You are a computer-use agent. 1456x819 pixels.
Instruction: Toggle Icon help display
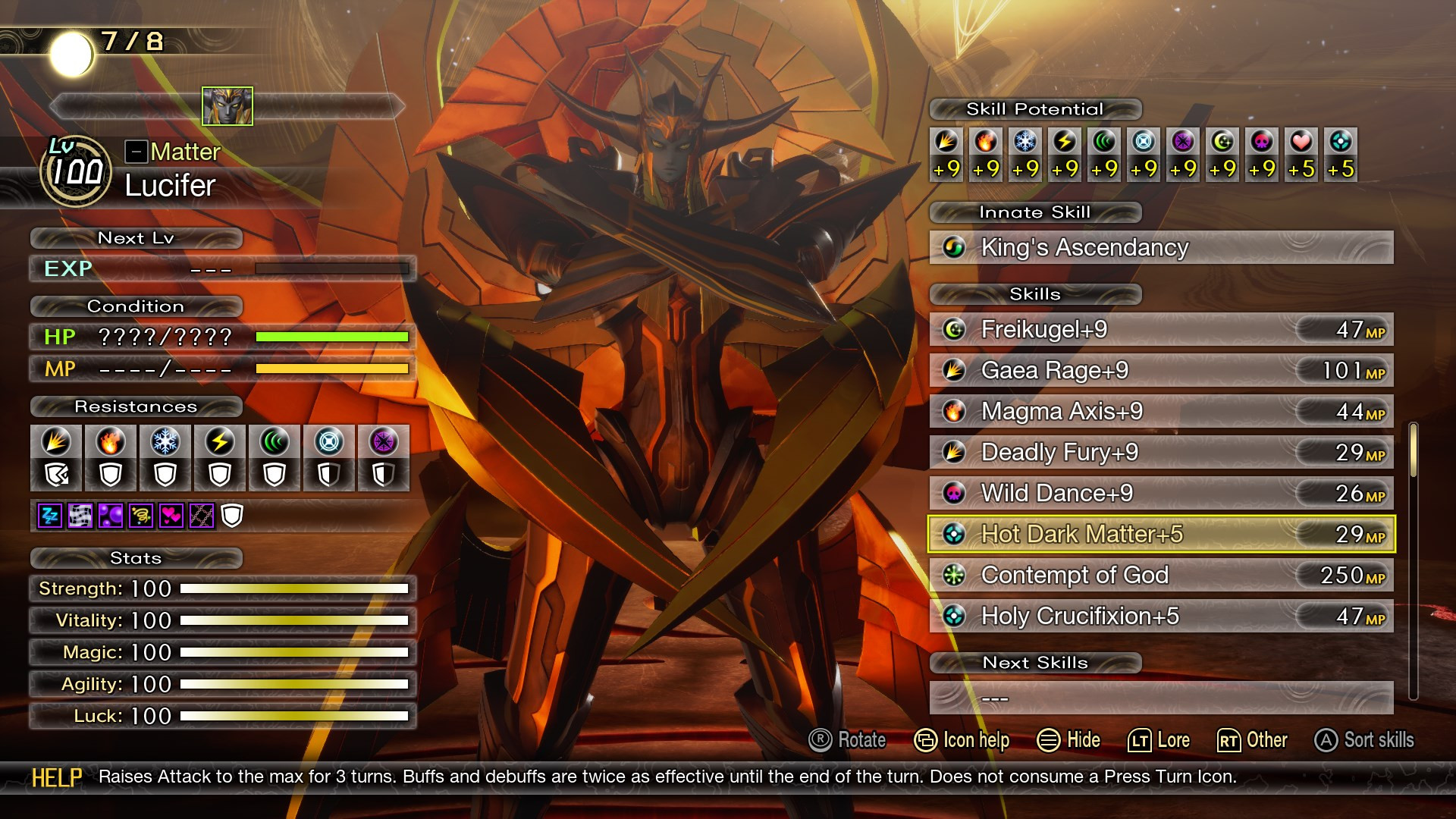[963, 740]
